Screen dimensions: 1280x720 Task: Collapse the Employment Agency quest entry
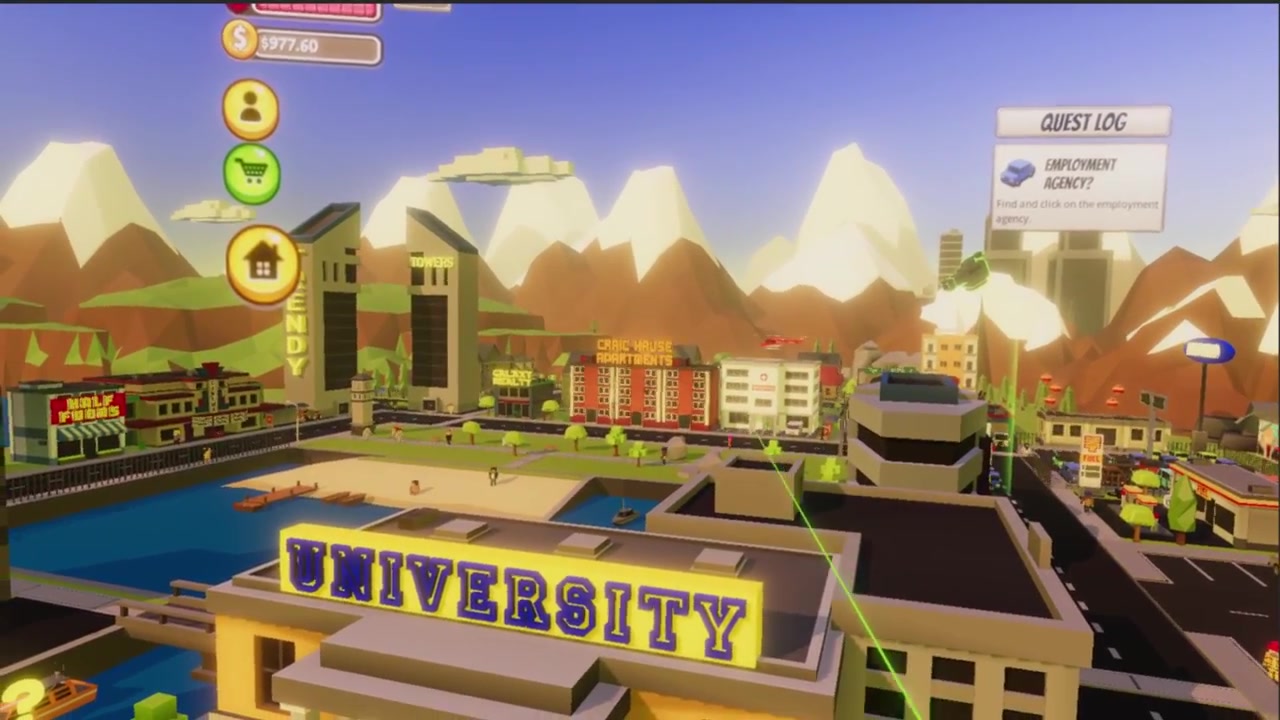tap(1078, 188)
